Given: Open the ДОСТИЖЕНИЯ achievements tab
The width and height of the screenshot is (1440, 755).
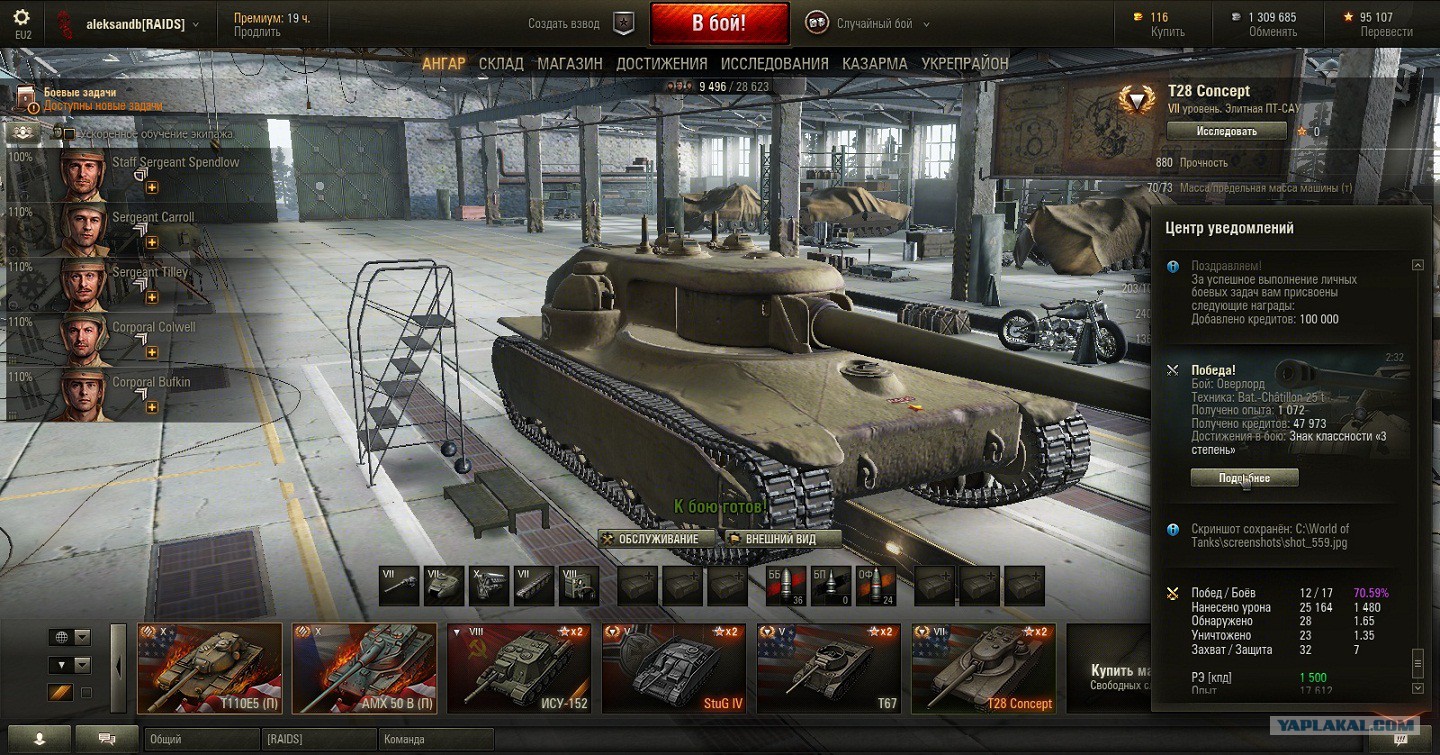Looking at the screenshot, I should pyautogui.click(x=661, y=63).
